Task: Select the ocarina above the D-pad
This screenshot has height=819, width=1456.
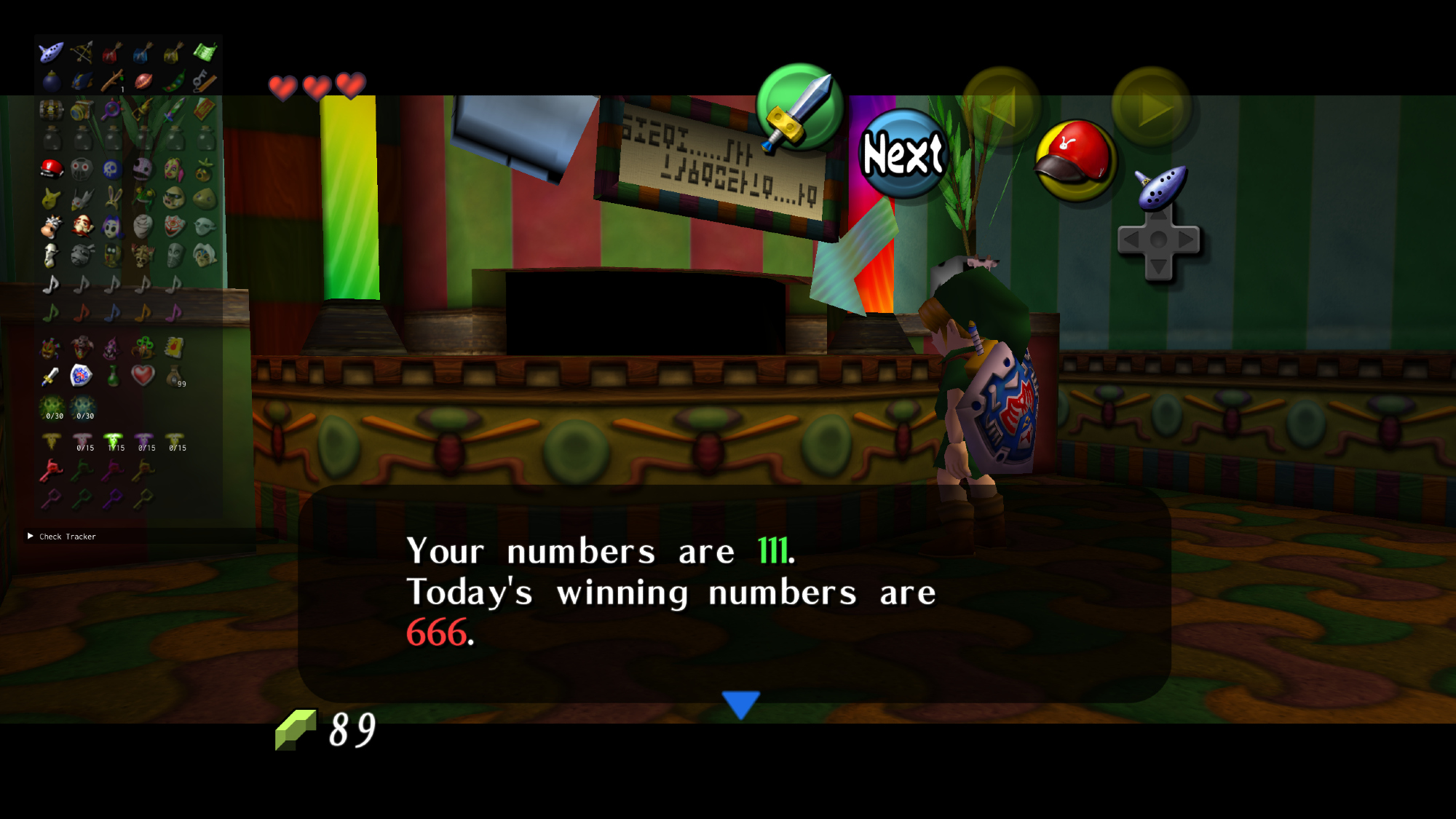Action: (x=1161, y=187)
